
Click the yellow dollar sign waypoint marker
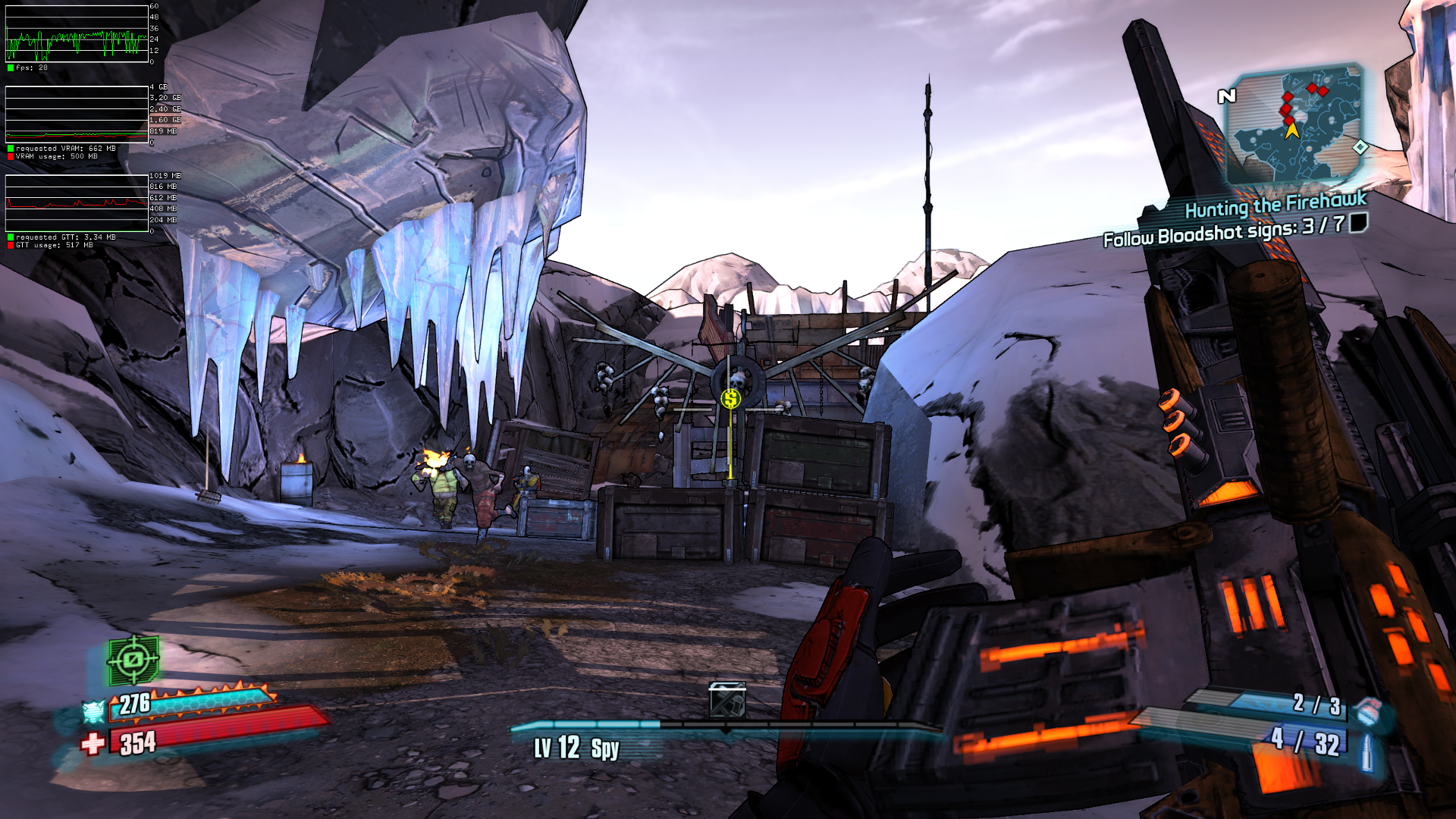(730, 398)
